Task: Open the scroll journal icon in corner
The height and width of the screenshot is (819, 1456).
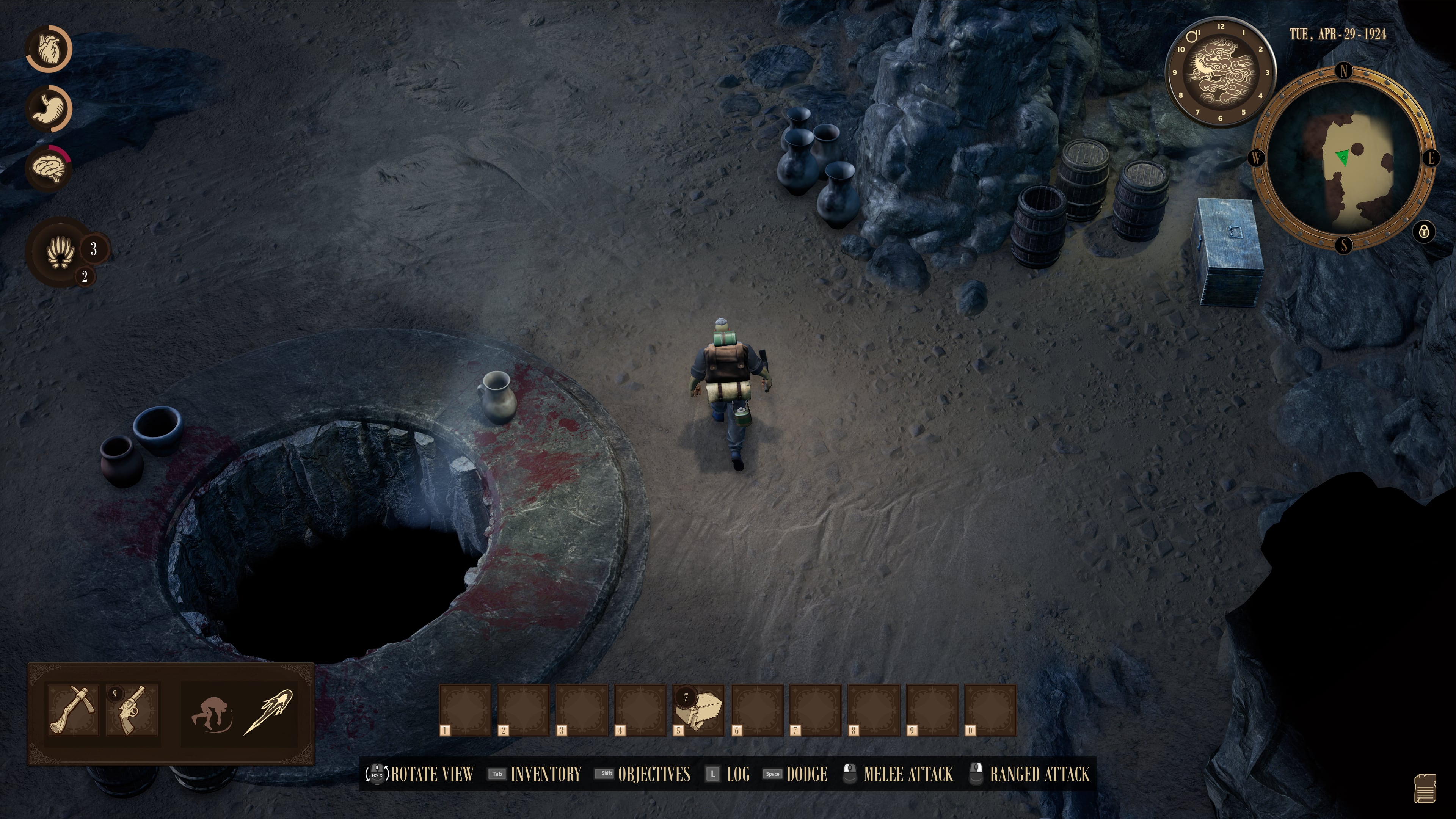Action: (x=1425, y=788)
